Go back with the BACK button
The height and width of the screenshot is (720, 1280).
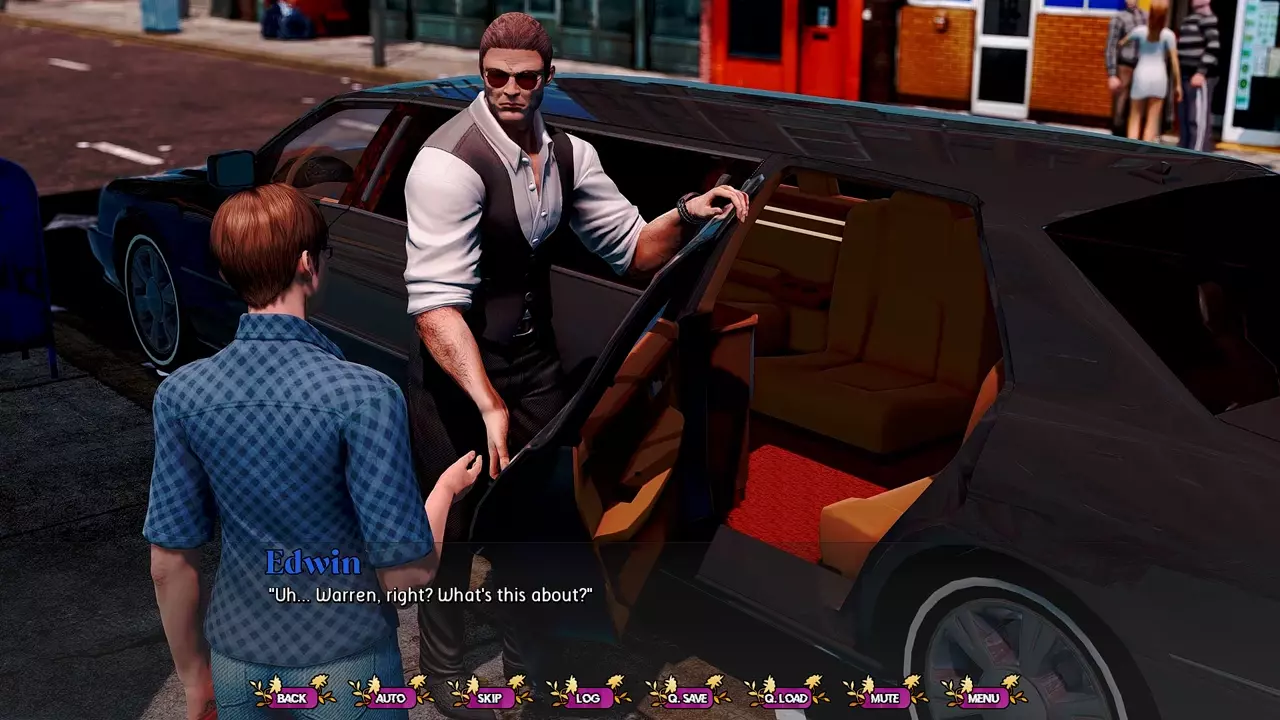coord(292,697)
